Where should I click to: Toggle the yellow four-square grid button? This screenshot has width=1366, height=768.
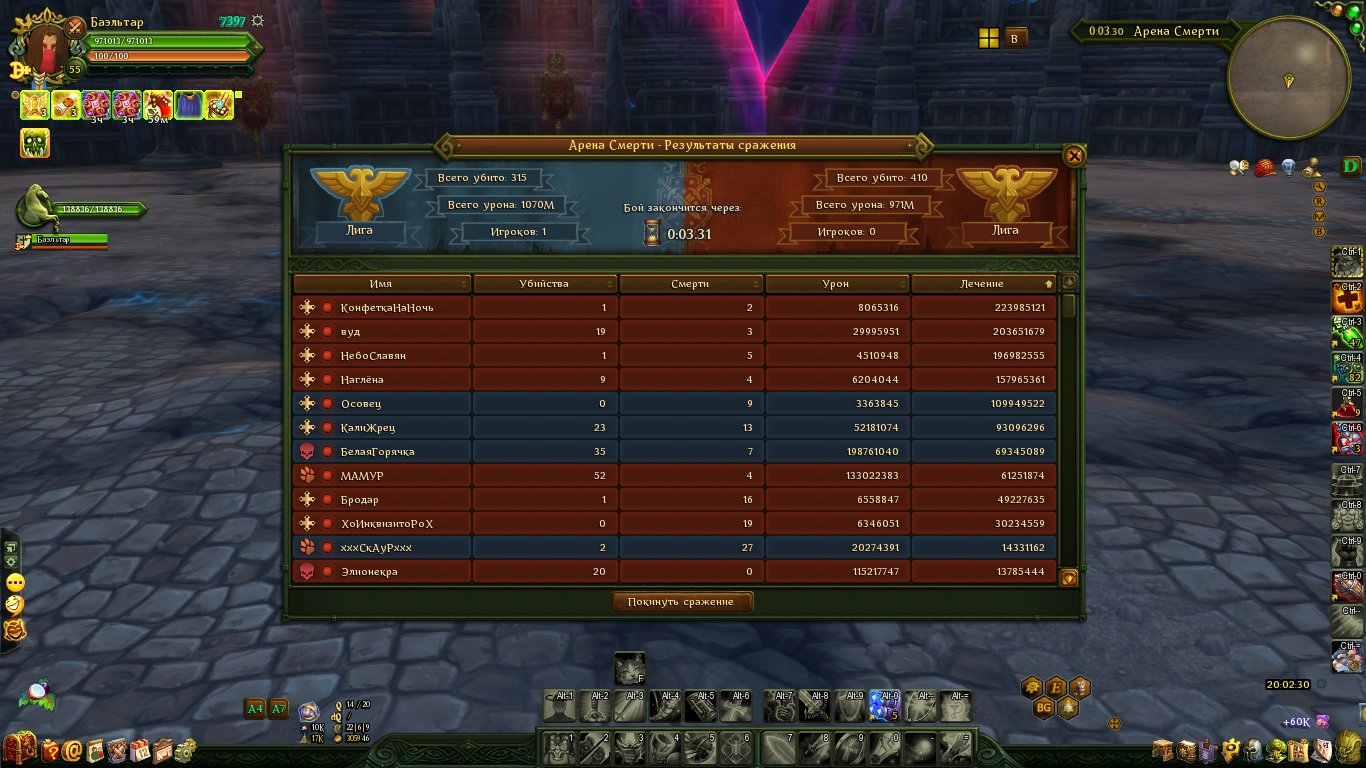[x=988, y=38]
